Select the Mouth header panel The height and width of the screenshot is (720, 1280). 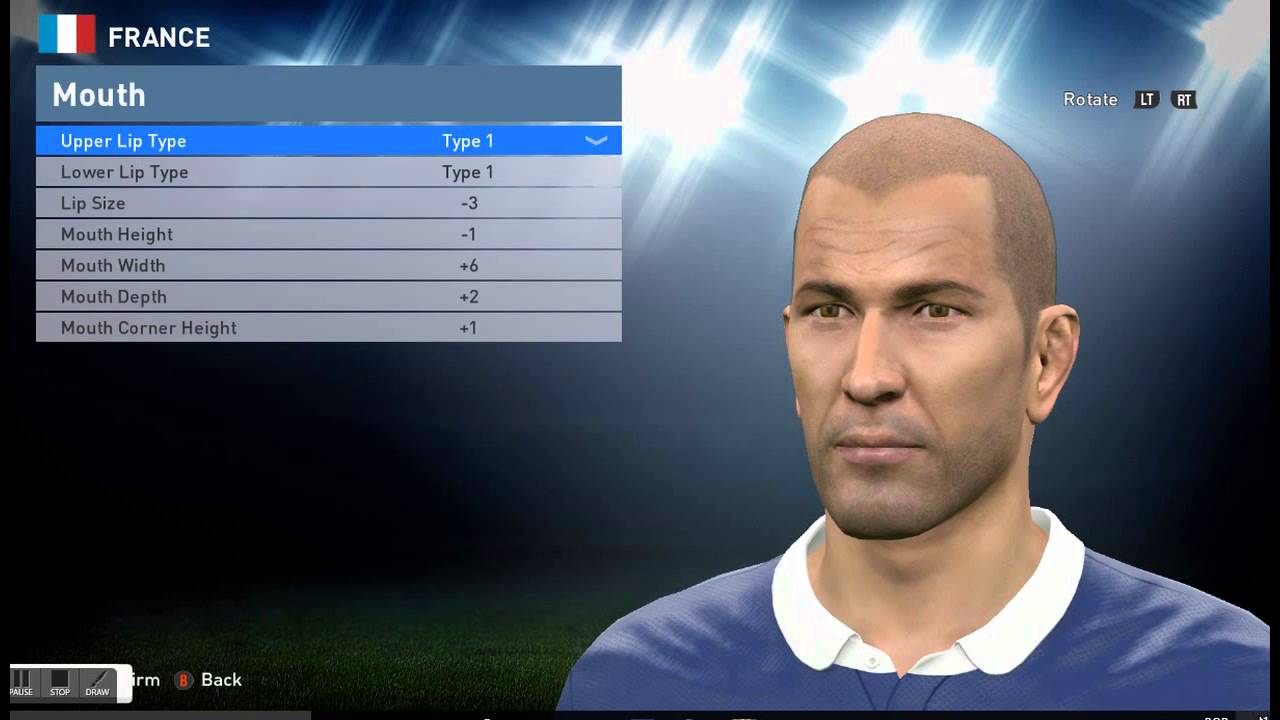(x=330, y=93)
